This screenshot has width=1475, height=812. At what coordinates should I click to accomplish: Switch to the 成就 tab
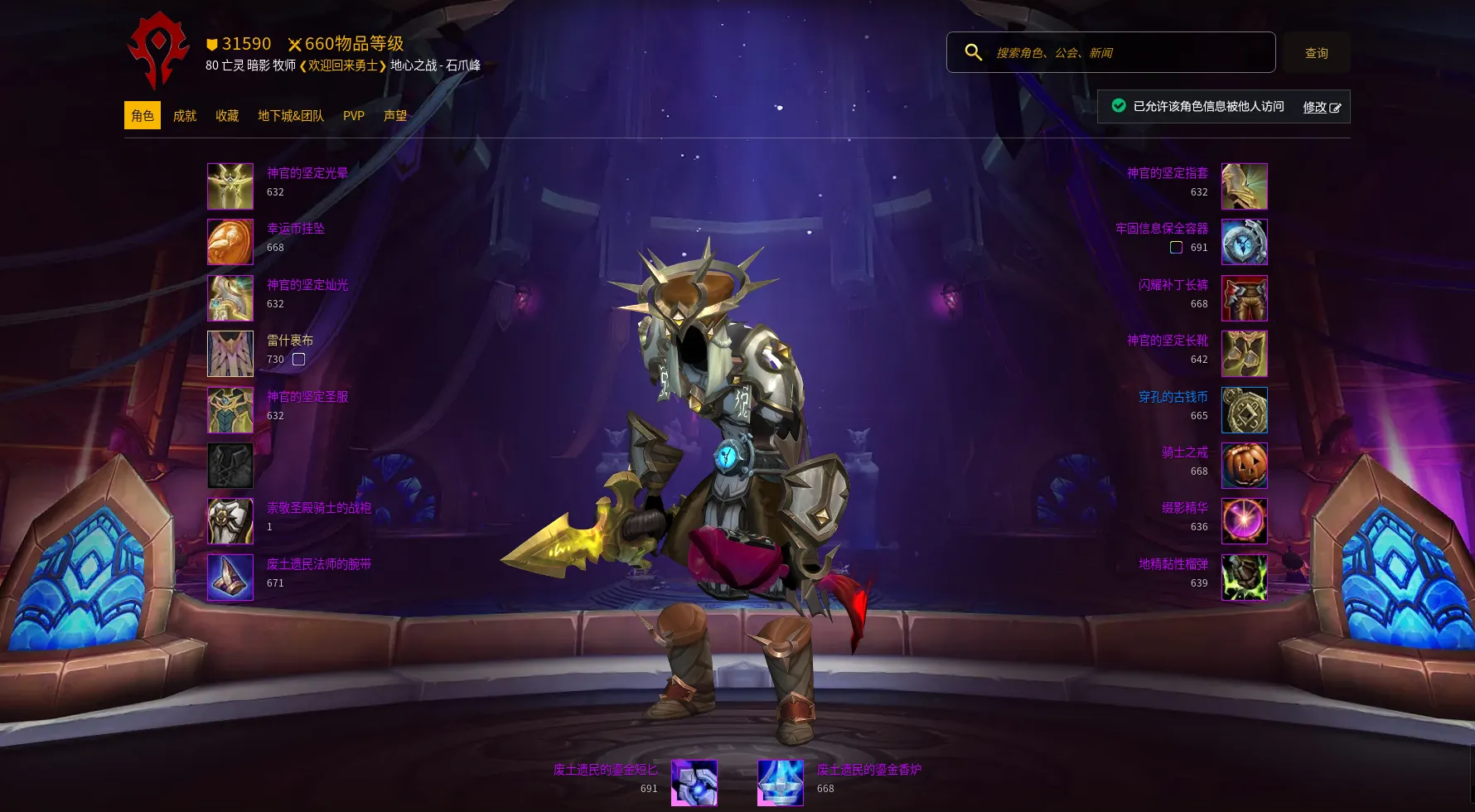pos(184,116)
